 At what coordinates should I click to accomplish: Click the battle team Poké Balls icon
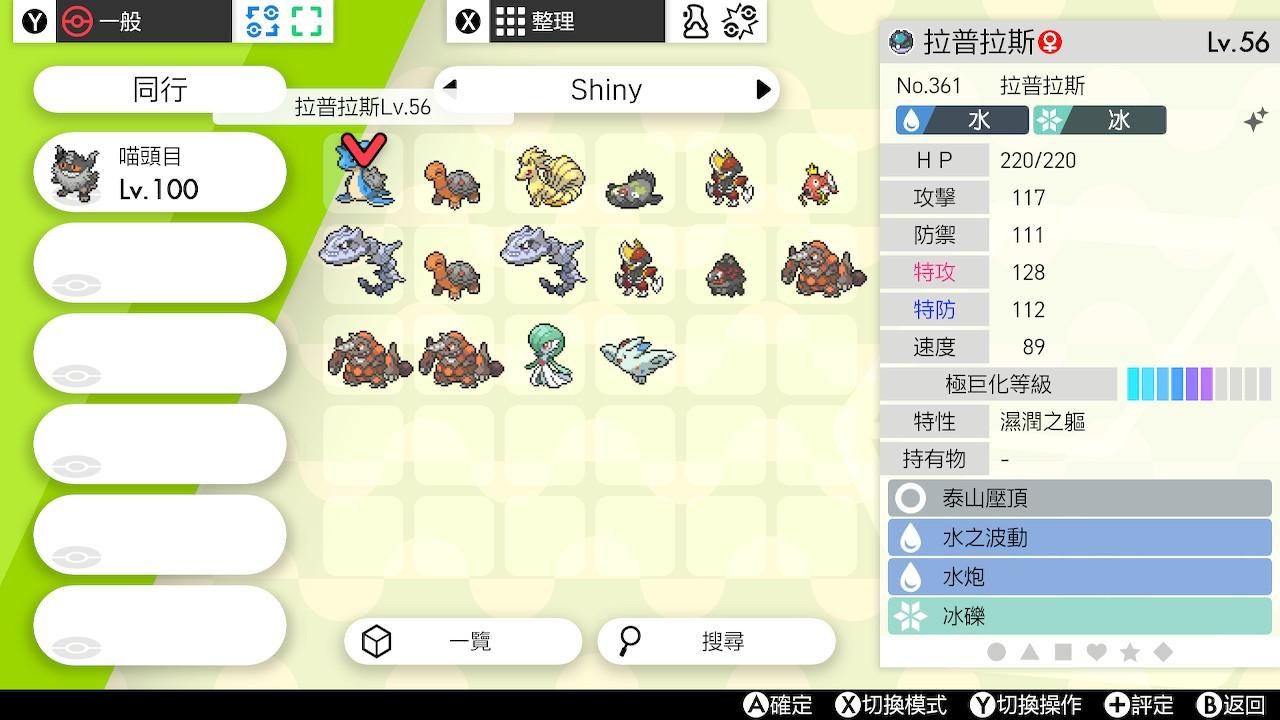[742, 20]
